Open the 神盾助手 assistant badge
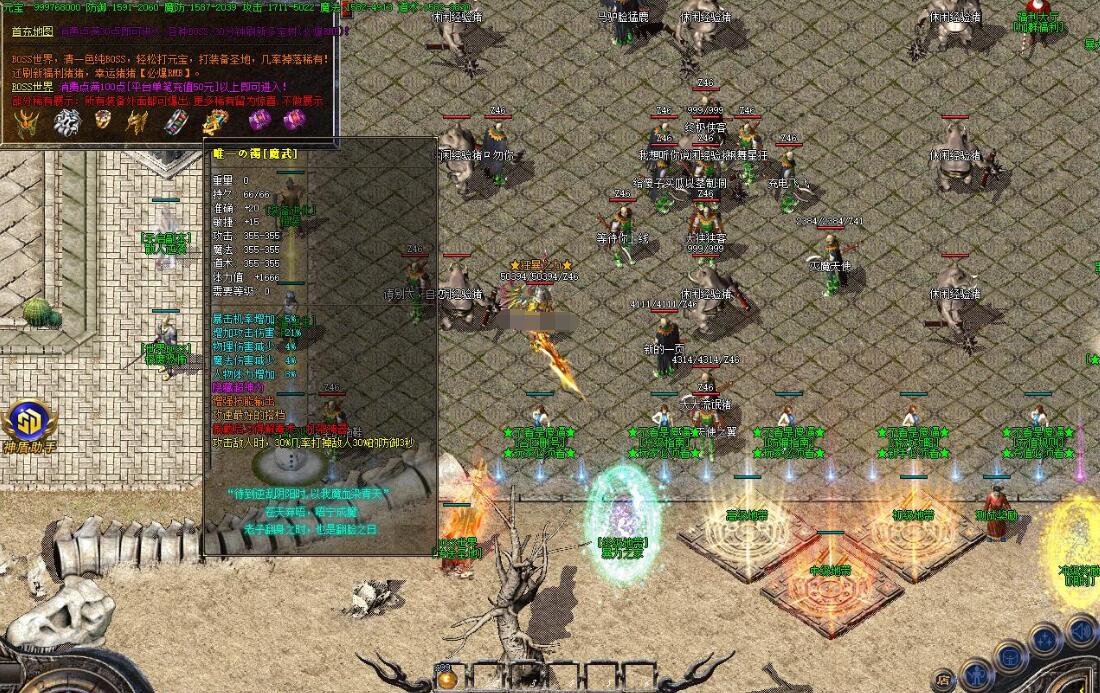1100x693 pixels. pyautogui.click(x=30, y=422)
